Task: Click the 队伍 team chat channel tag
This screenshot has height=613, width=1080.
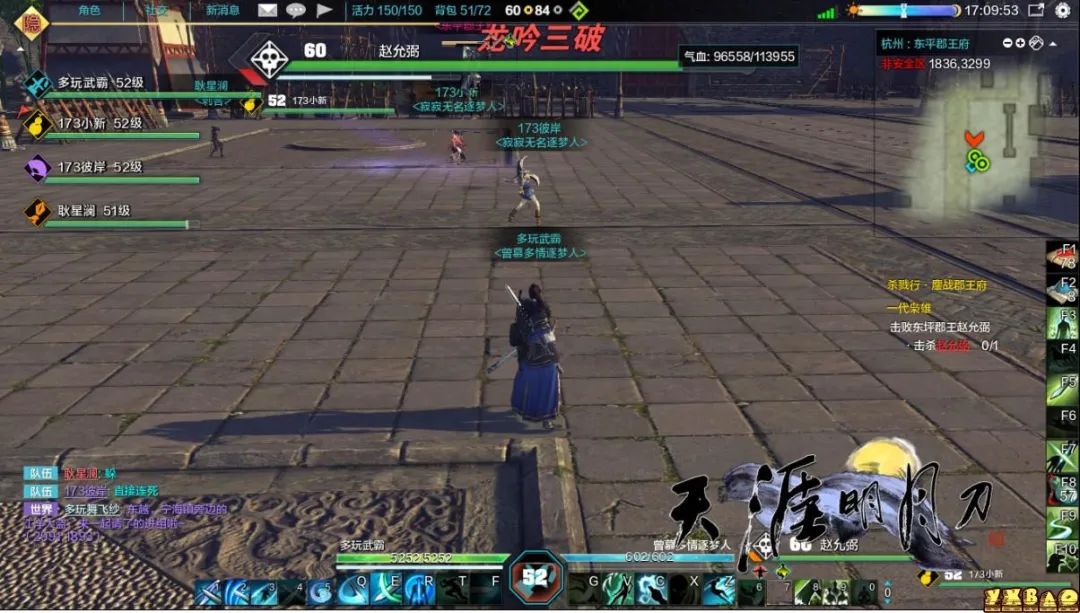Action: tap(41, 474)
